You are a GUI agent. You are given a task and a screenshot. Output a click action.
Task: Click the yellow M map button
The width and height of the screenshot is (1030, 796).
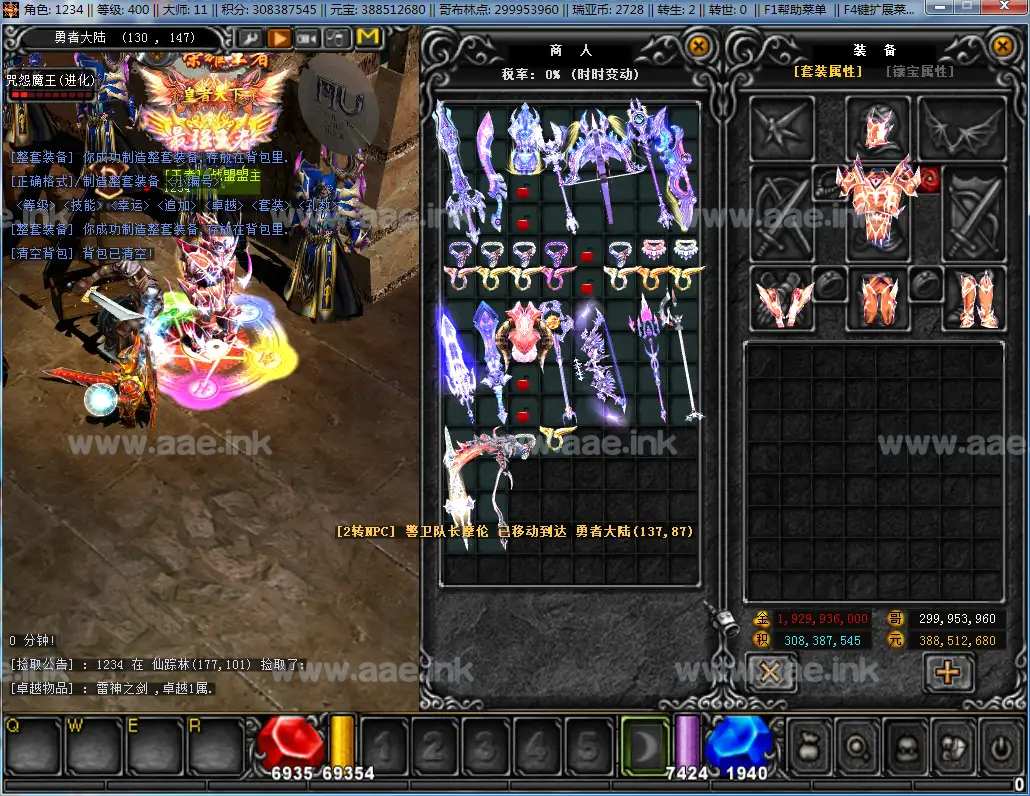tap(367, 38)
